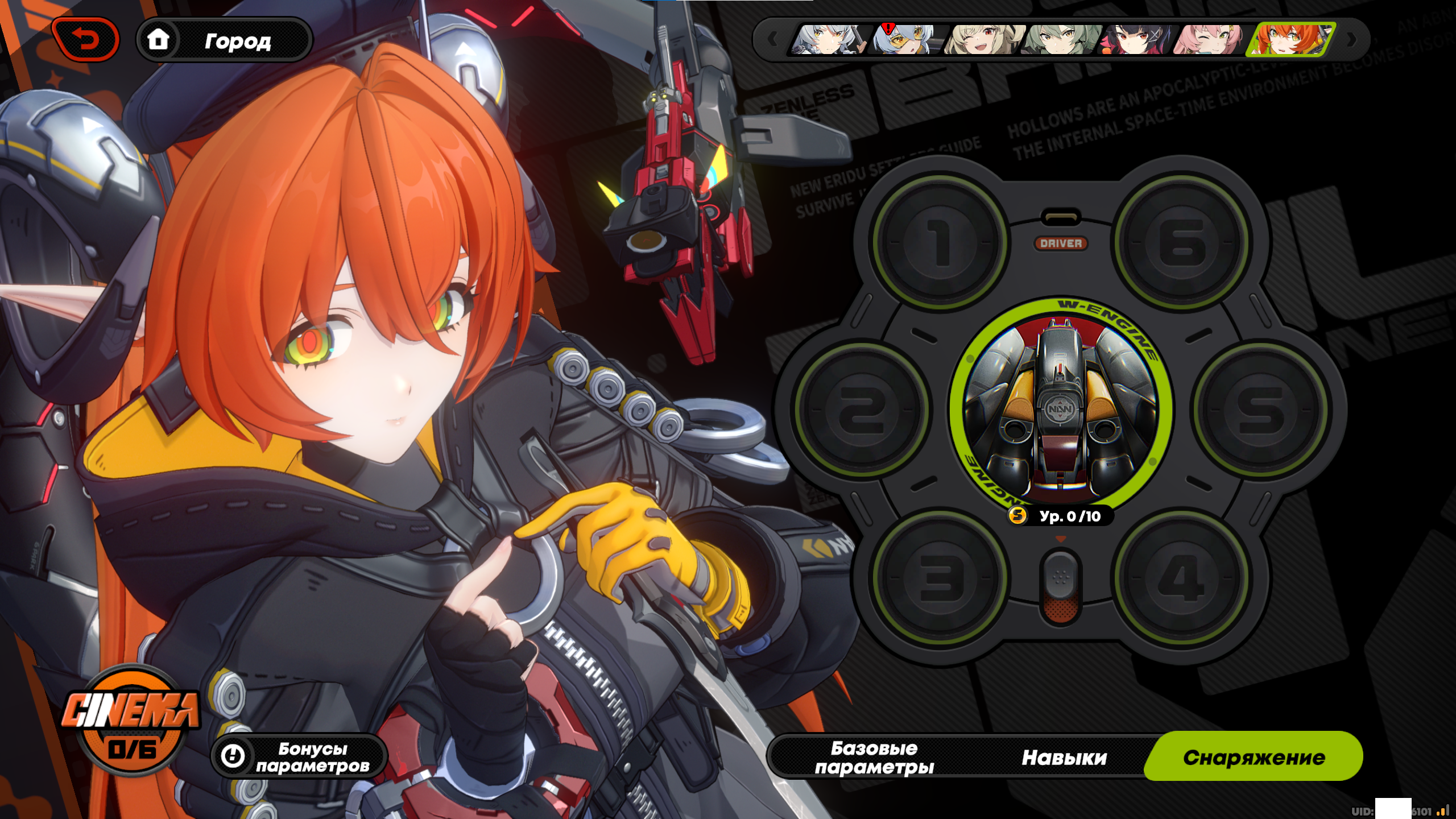This screenshot has width=1456, height=819.
Task: Click drive disc slot 5
Action: 1260,409
